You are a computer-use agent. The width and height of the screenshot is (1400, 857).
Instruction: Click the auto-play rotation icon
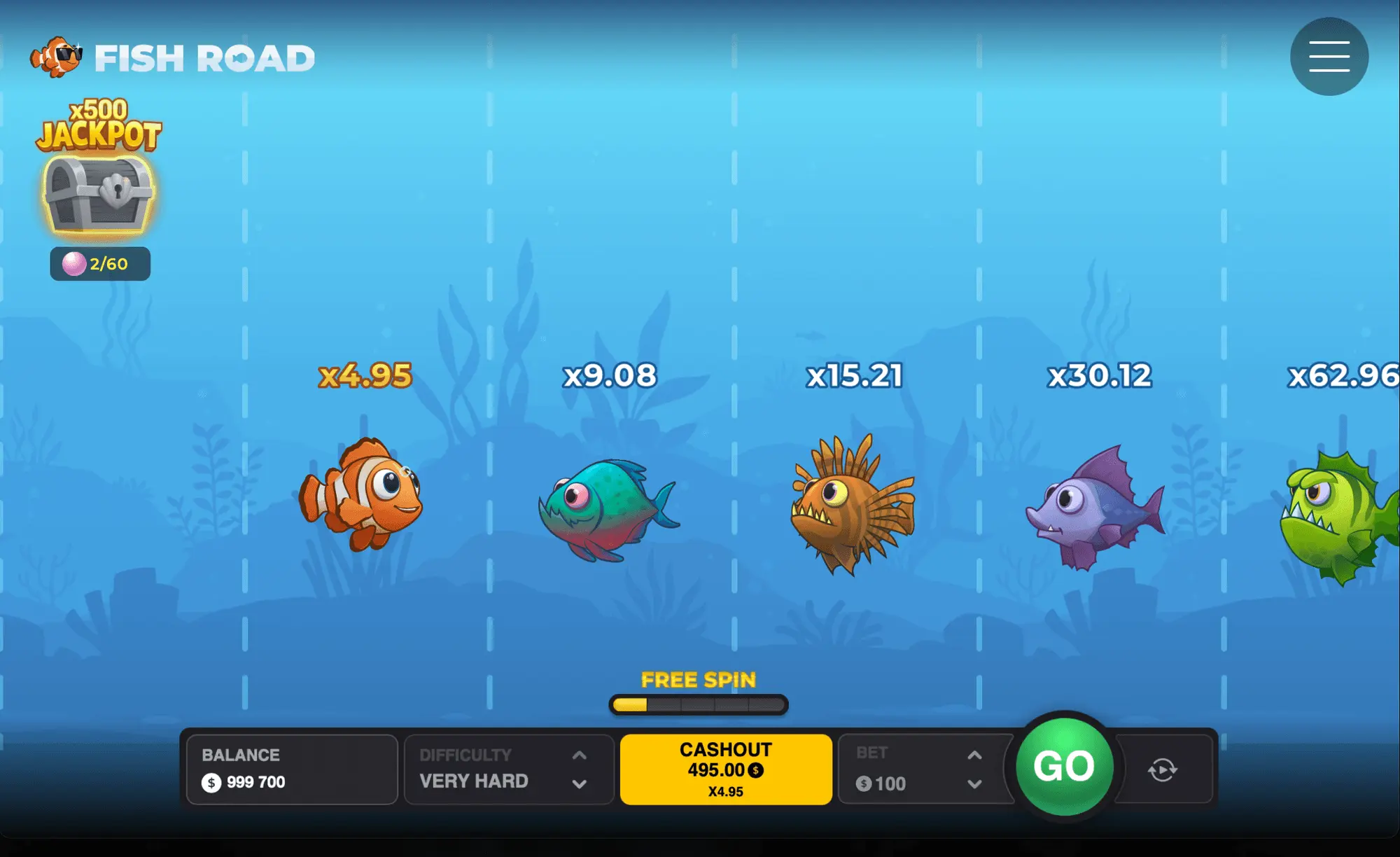click(1161, 768)
